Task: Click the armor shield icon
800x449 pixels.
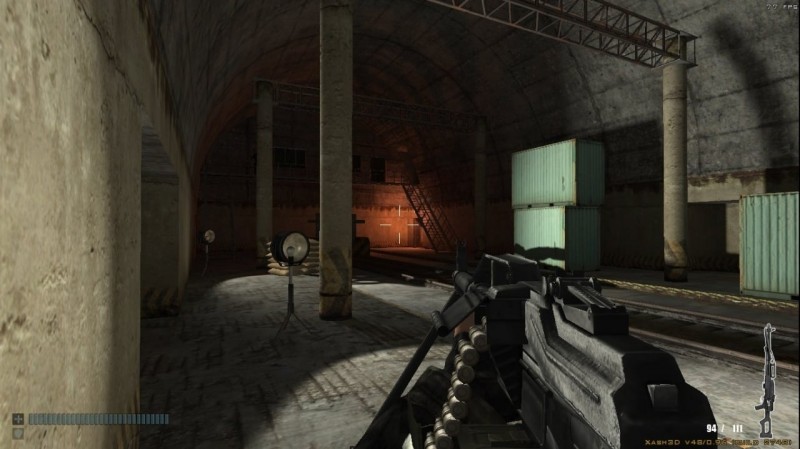Action: [18, 434]
